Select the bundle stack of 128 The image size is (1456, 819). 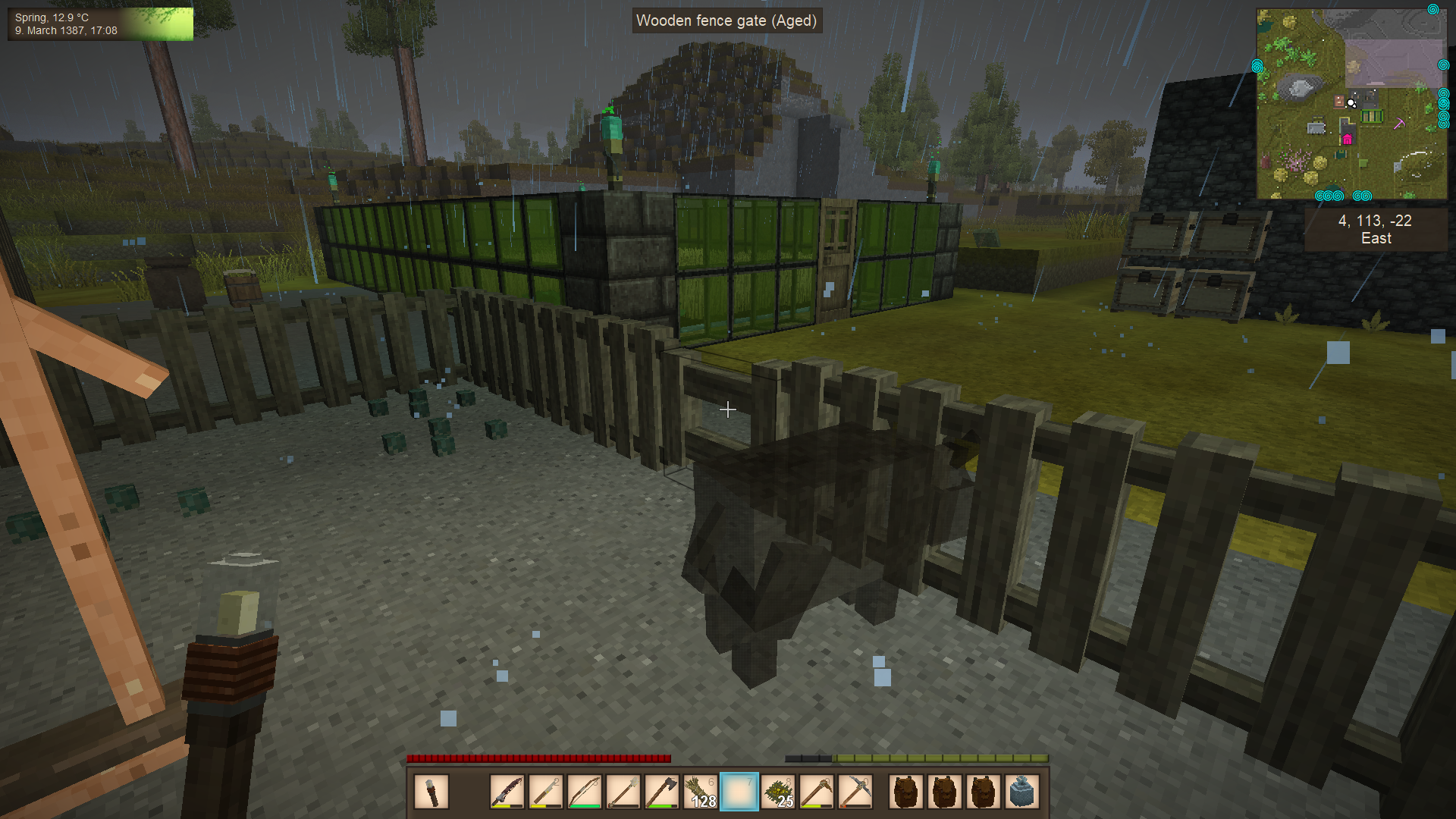coord(701,792)
